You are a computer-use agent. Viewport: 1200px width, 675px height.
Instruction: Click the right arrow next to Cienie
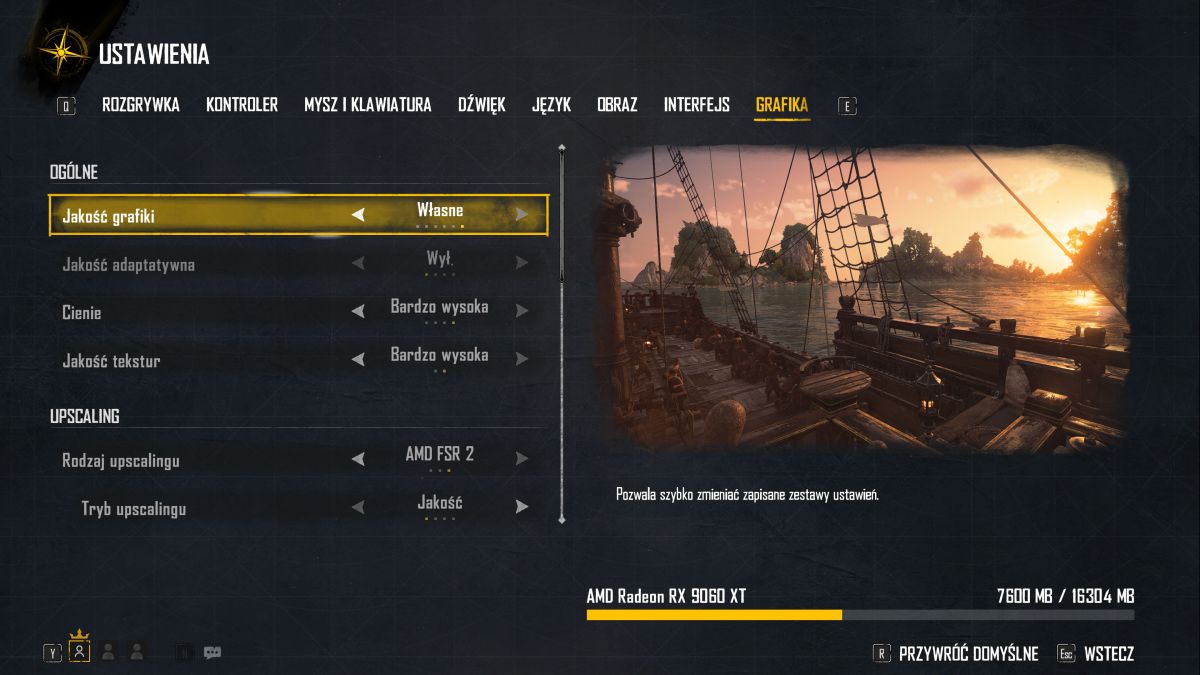coord(521,312)
